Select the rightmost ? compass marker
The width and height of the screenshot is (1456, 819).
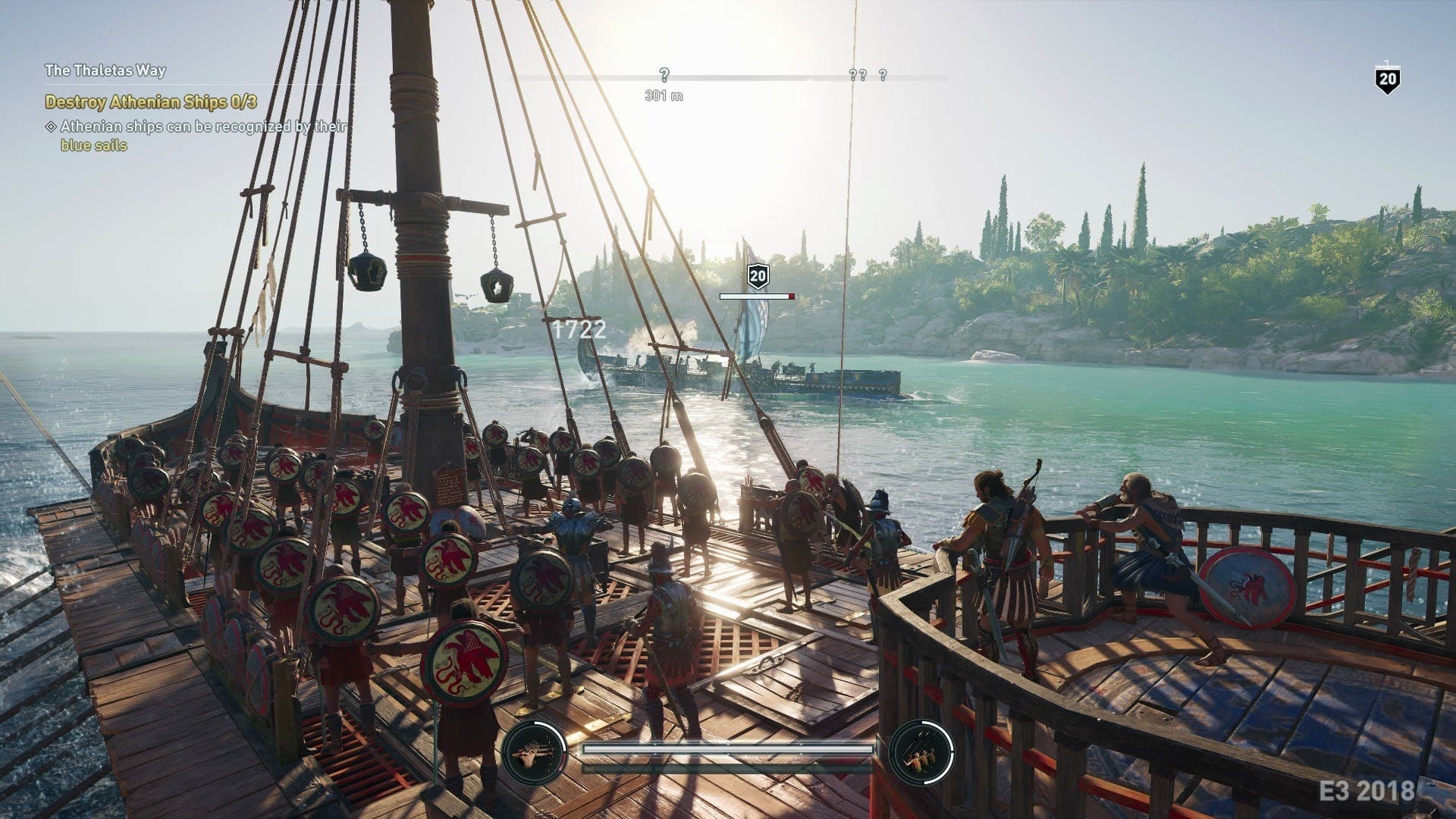click(x=882, y=75)
